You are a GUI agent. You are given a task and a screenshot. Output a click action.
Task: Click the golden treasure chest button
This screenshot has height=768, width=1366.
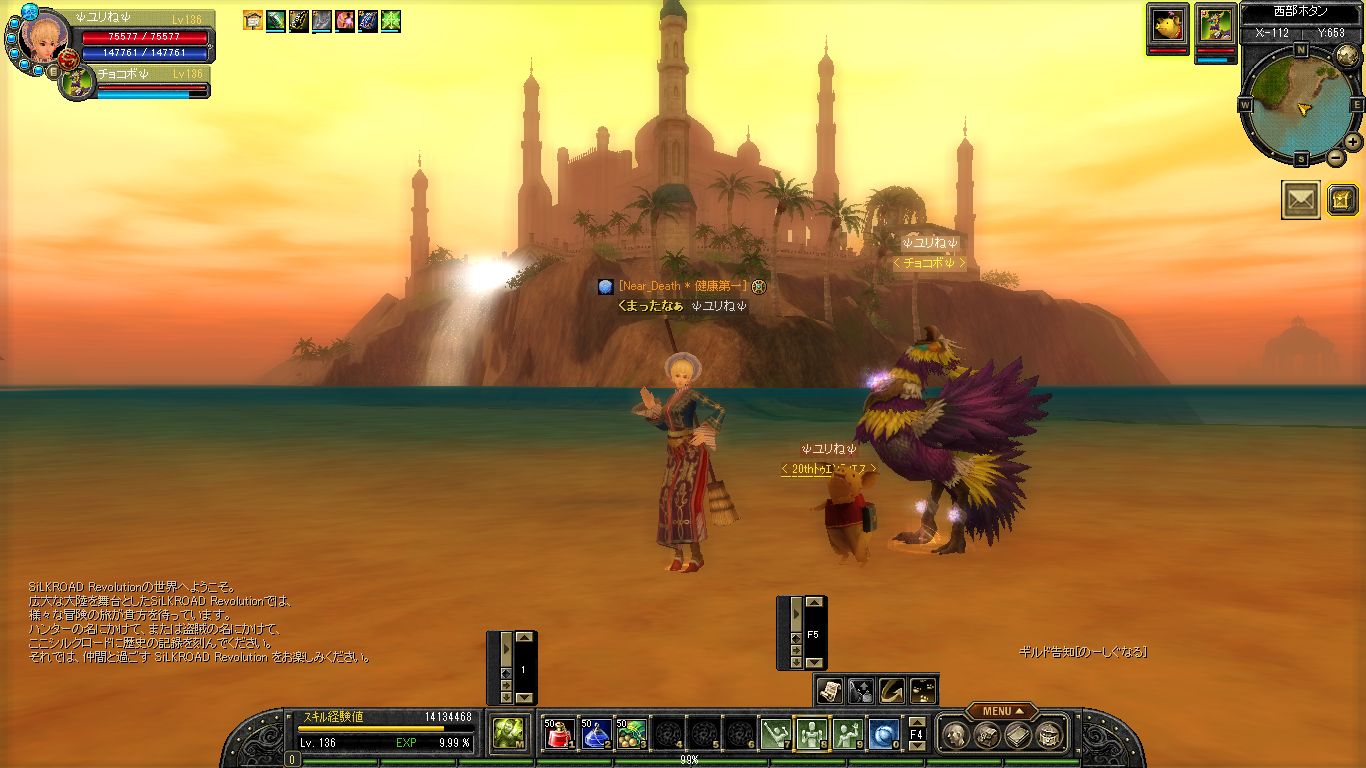click(x=1341, y=200)
